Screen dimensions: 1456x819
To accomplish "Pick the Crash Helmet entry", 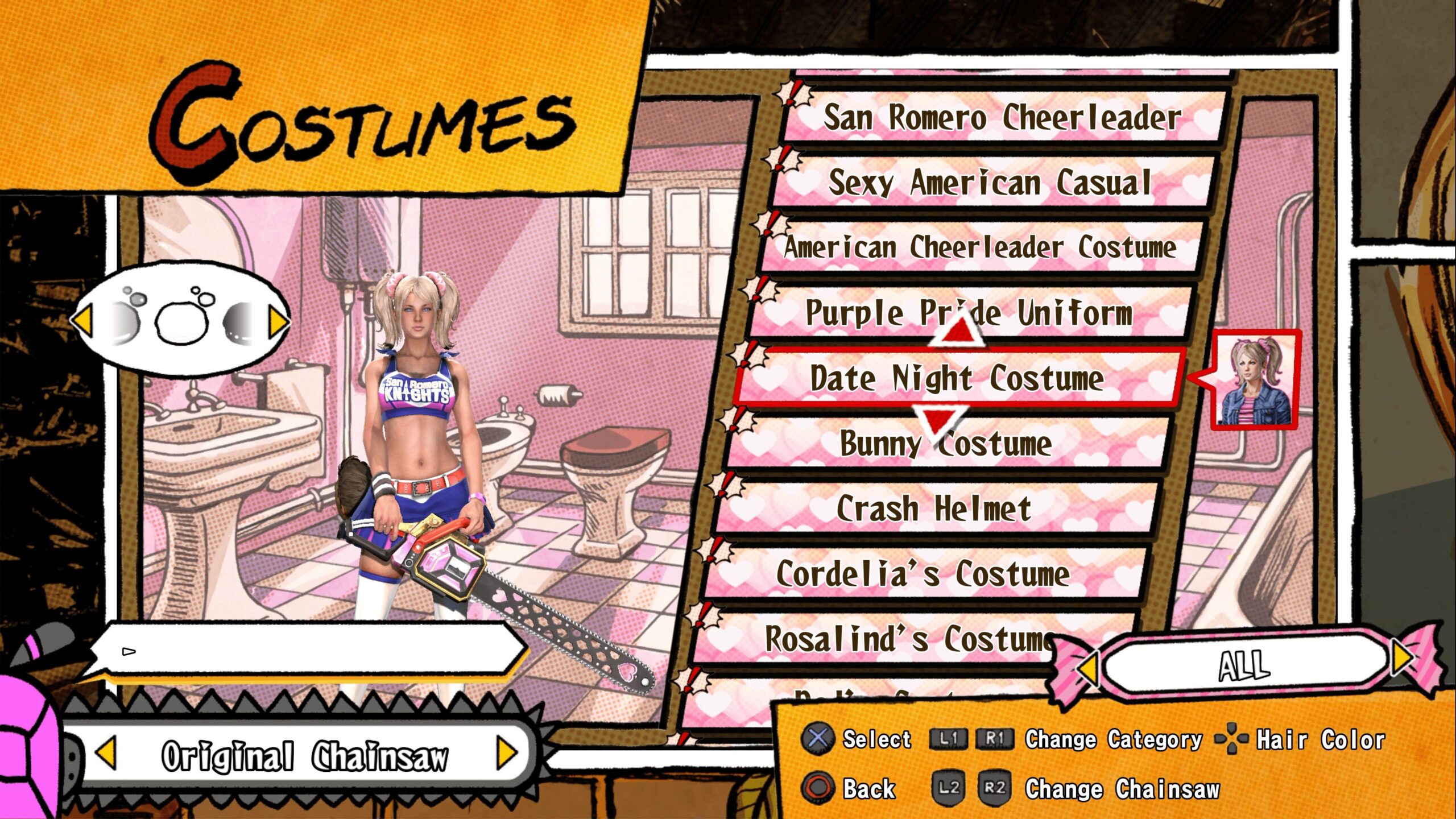I will (x=934, y=508).
